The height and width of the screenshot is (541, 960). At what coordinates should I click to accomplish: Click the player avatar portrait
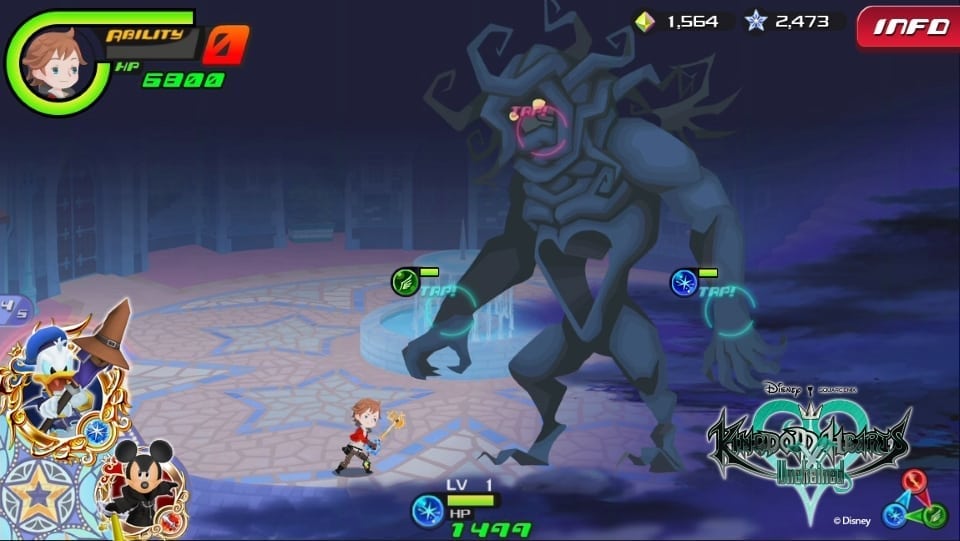click(x=50, y=62)
